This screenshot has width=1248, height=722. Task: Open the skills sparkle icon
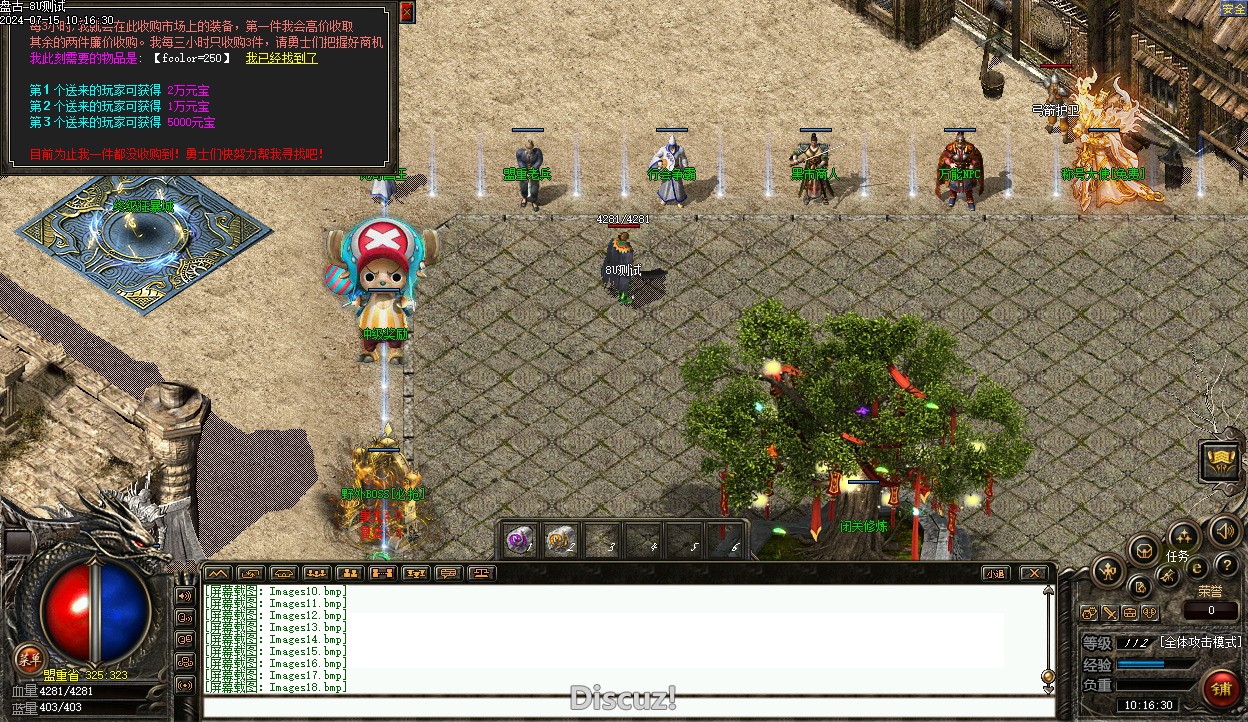[1184, 535]
